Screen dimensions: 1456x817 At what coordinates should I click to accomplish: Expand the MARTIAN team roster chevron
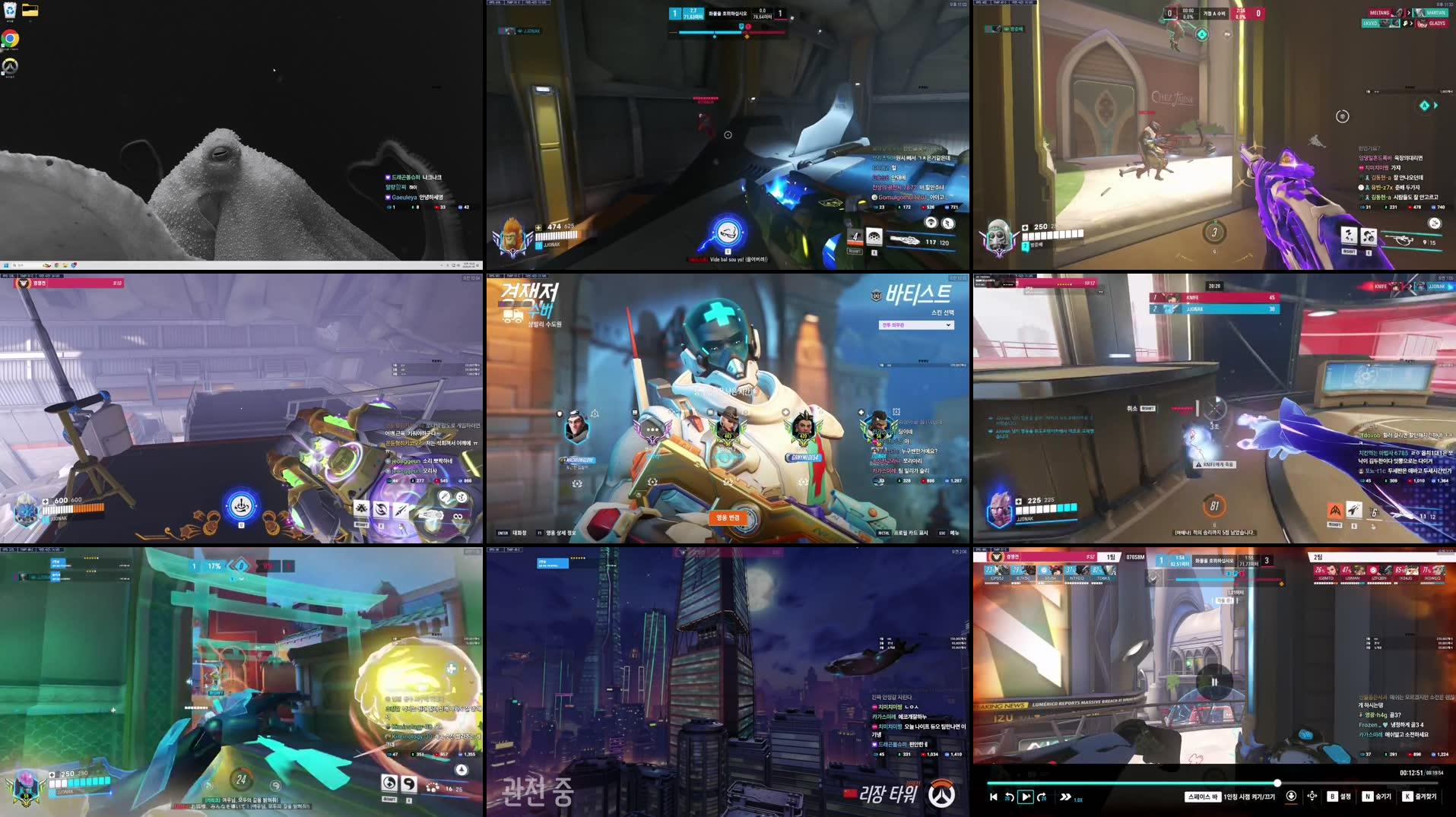coord(1409,13)
